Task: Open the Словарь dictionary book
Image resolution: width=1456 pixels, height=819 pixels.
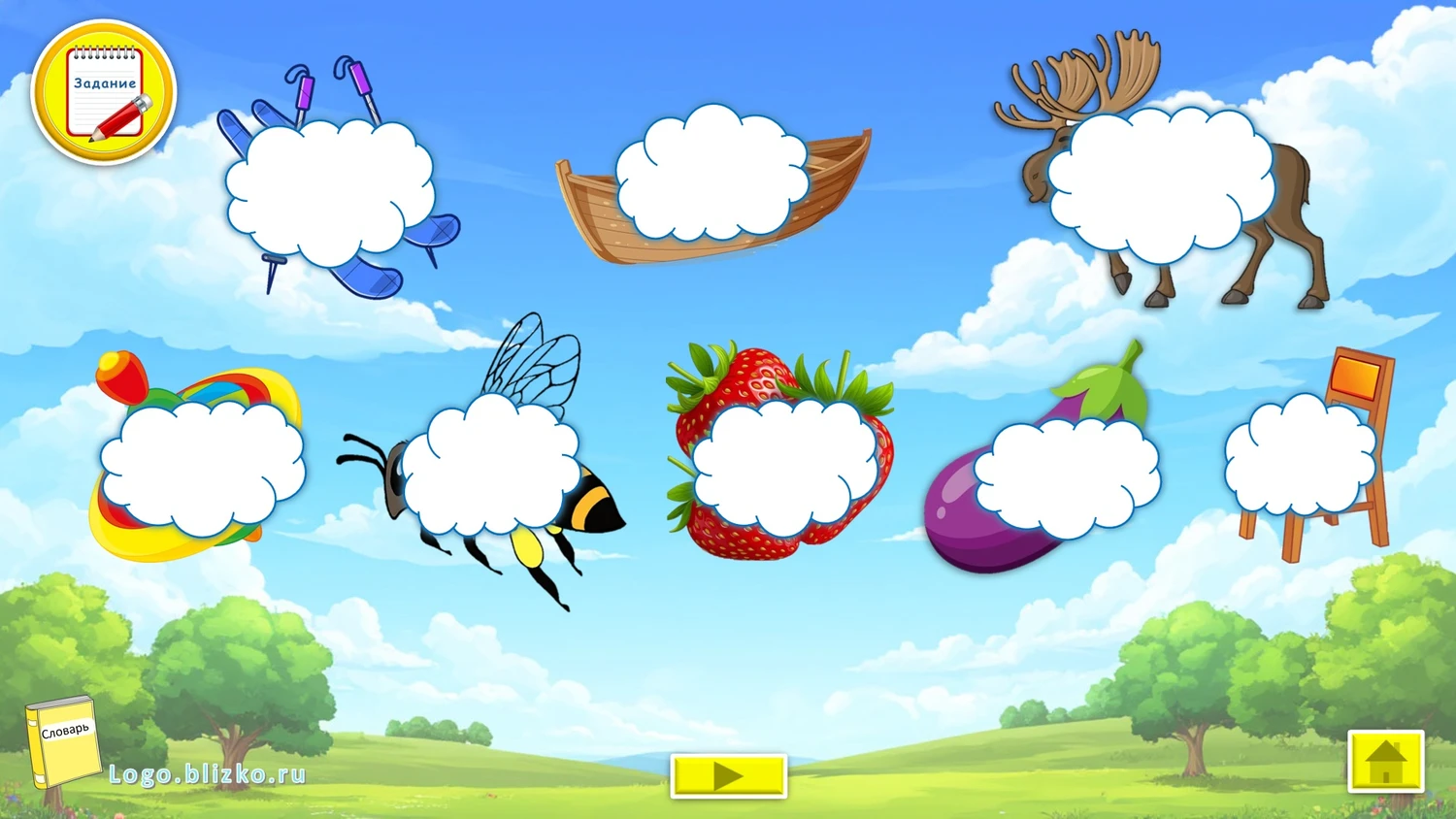Action: coord(63,742)
